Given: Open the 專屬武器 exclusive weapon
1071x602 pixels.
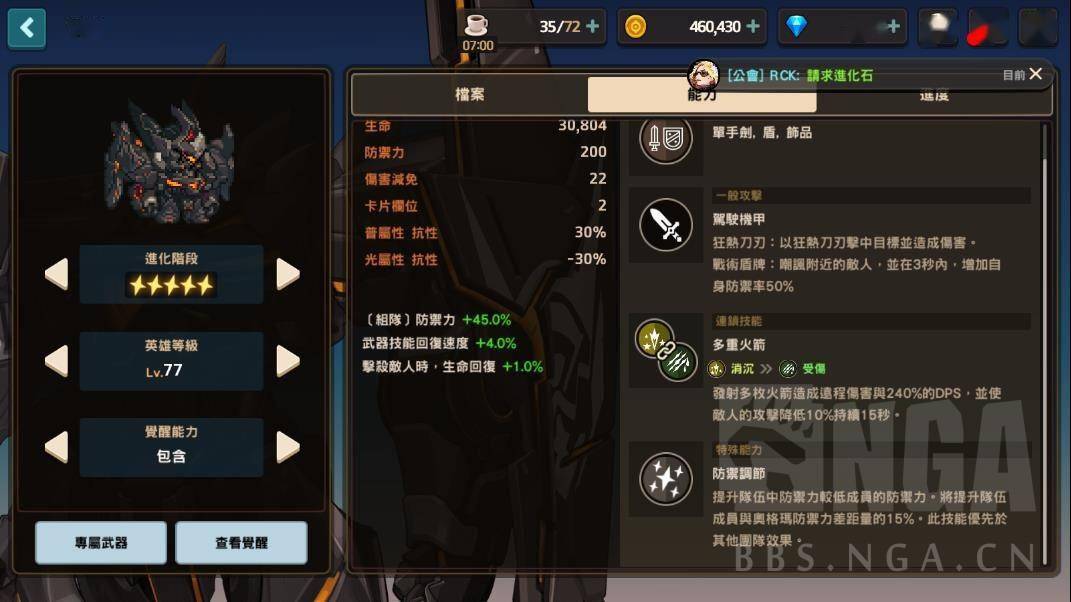Looking at the screenshot, I should pyautogui.click(x=101, y=543).
